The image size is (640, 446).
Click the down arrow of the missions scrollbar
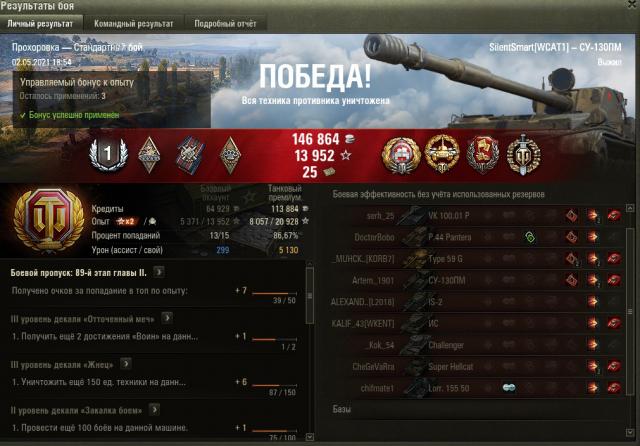(x=309, y=437)
